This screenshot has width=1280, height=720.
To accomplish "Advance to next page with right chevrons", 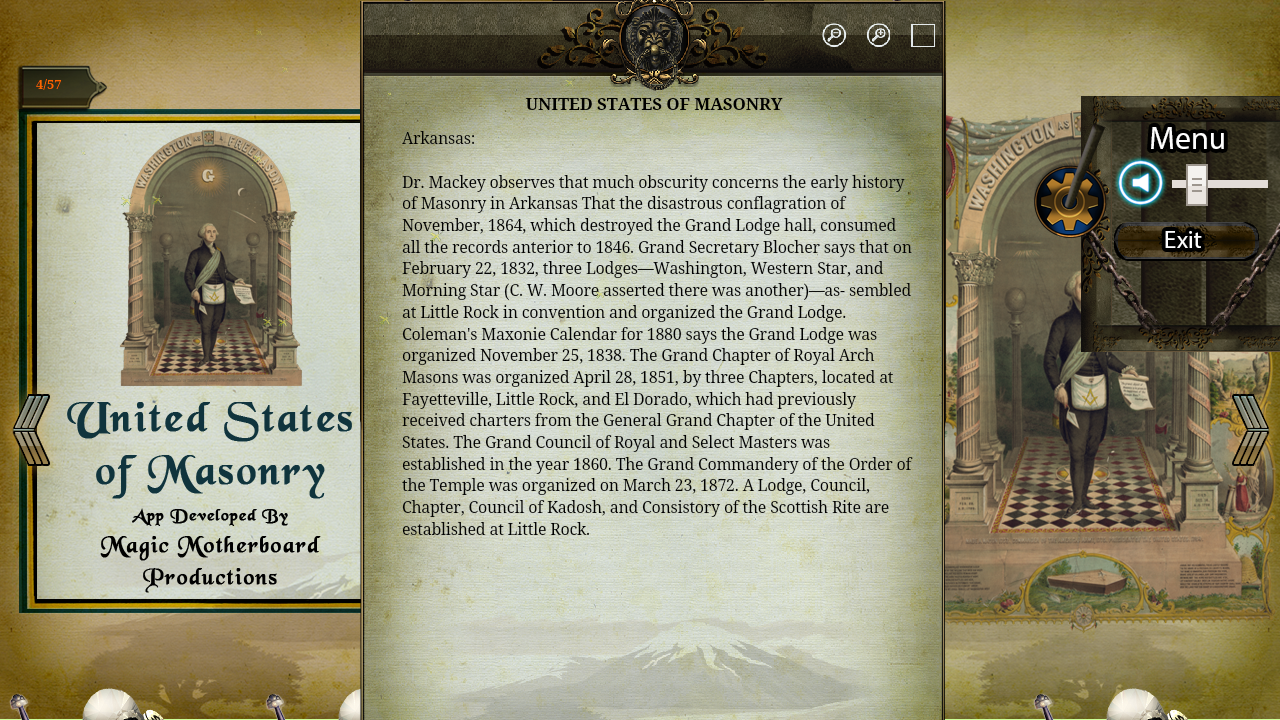I will pos(1249,429).
